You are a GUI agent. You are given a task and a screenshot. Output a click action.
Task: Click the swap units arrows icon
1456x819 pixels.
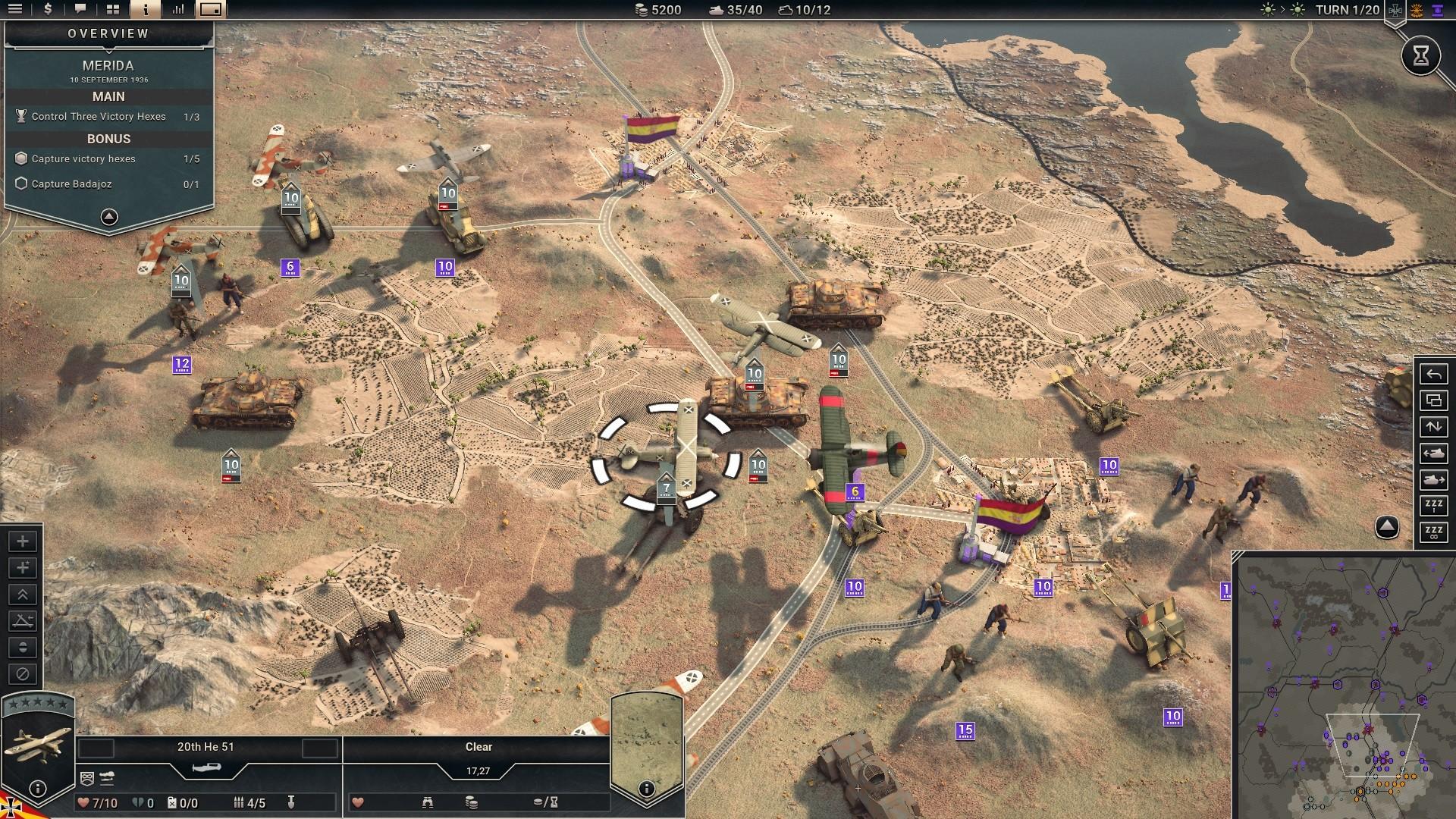coord(1433,426)
